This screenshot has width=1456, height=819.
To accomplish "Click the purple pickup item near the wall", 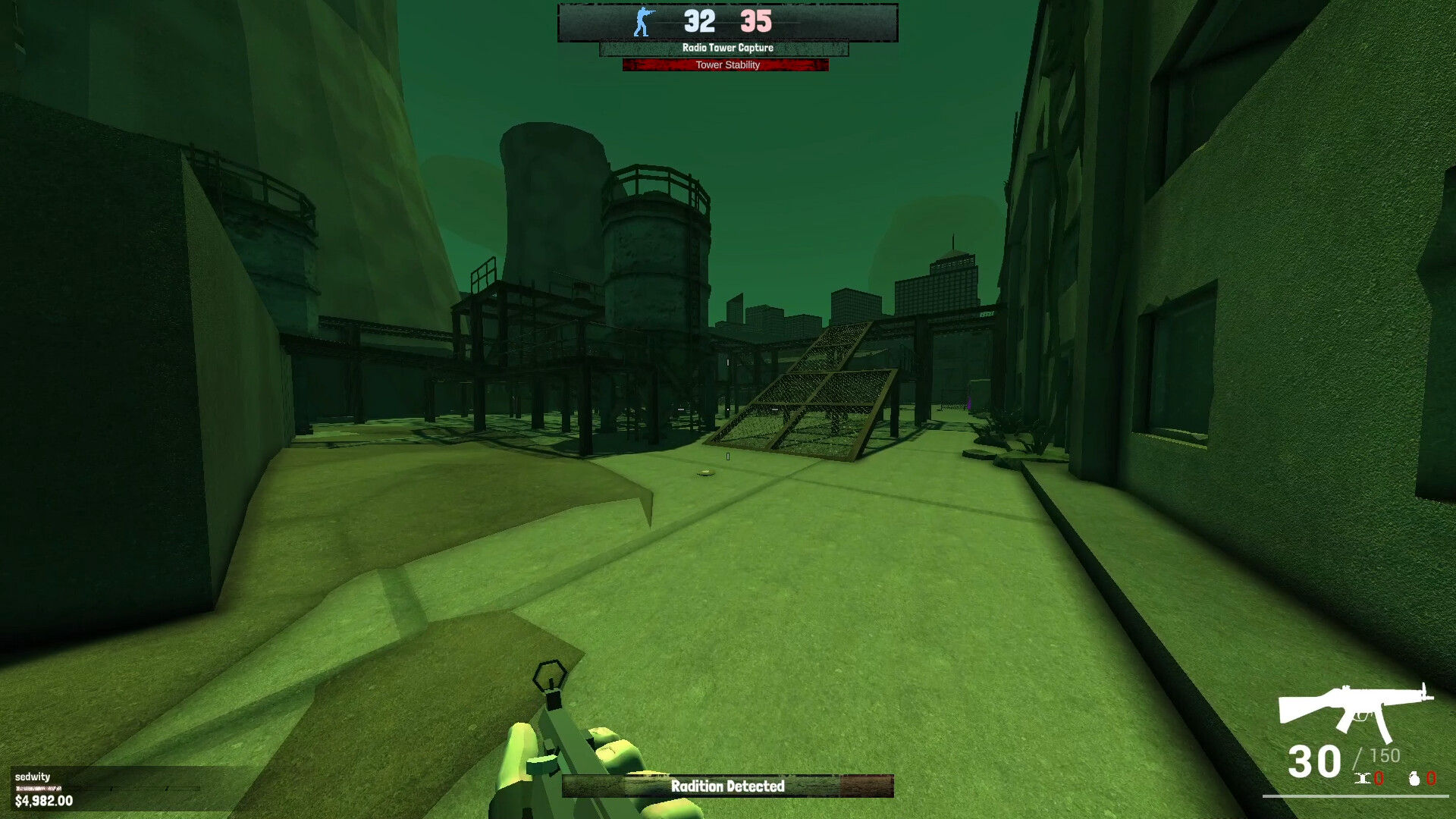I will point(969,402).
